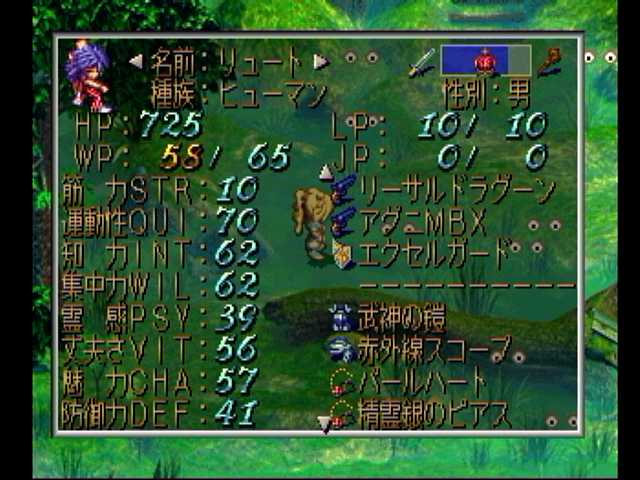Click the down arrow below the equipment list

click(324, 426)
